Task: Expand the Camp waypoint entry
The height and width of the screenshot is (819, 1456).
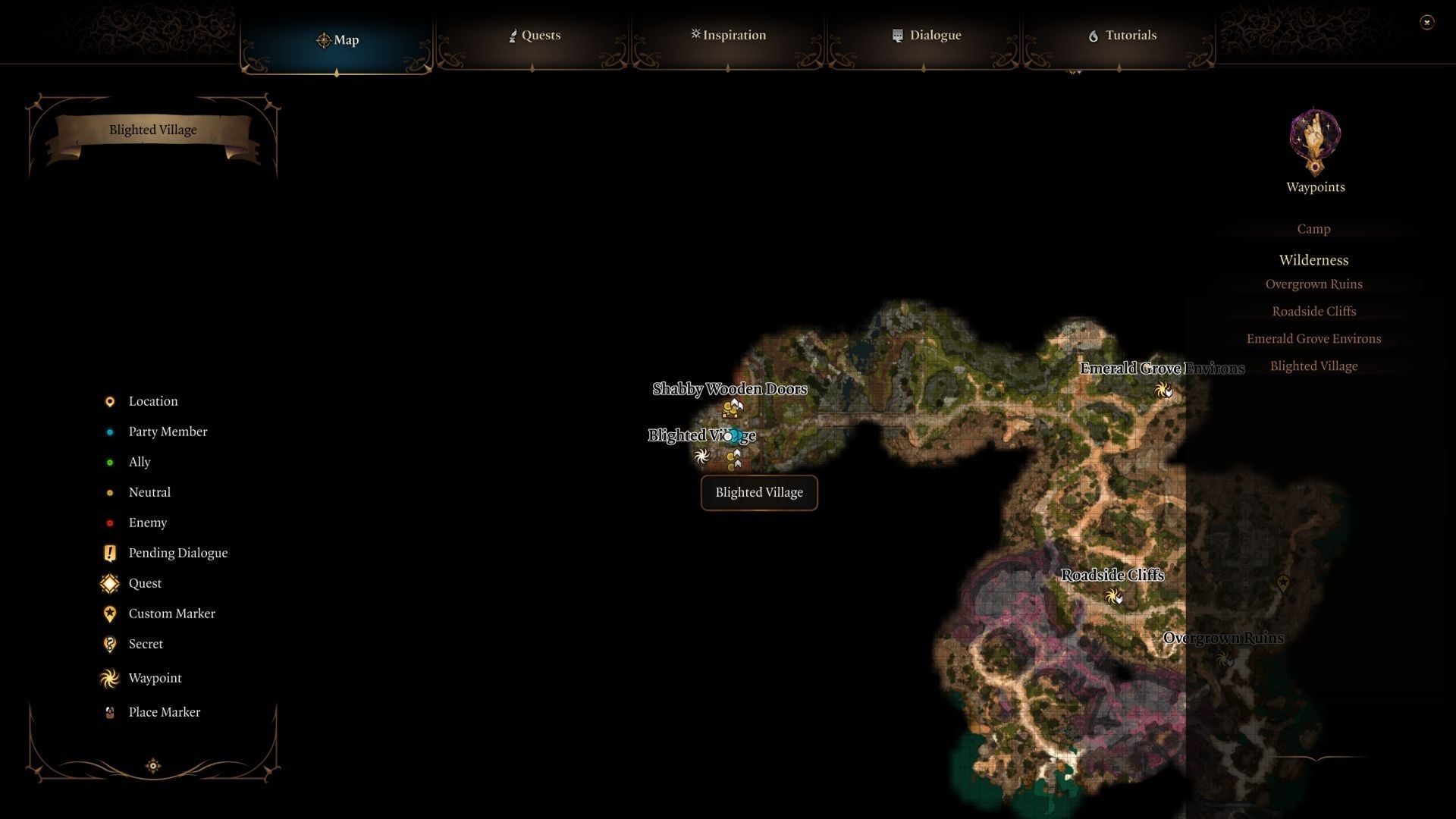Action: [1313, 228]
